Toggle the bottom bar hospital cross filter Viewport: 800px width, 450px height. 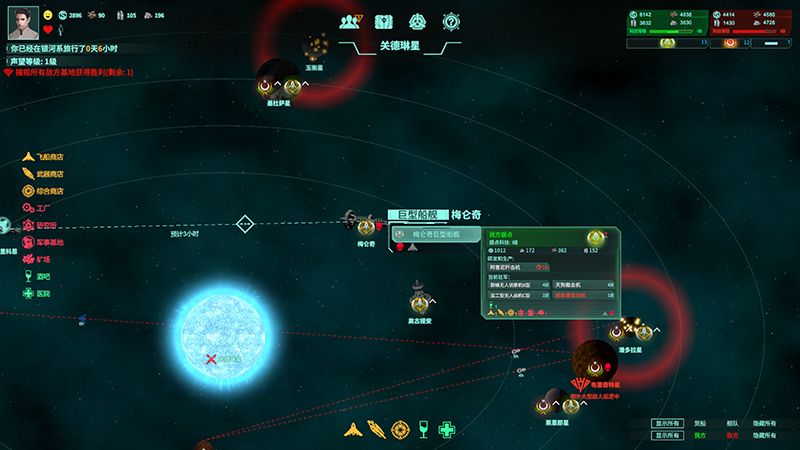click(448, 429)
